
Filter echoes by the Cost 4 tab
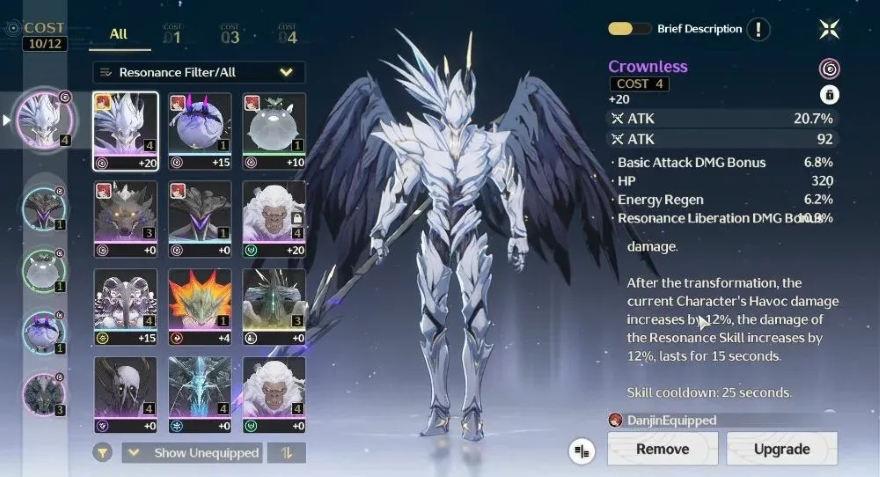click(x=287, y=36)
